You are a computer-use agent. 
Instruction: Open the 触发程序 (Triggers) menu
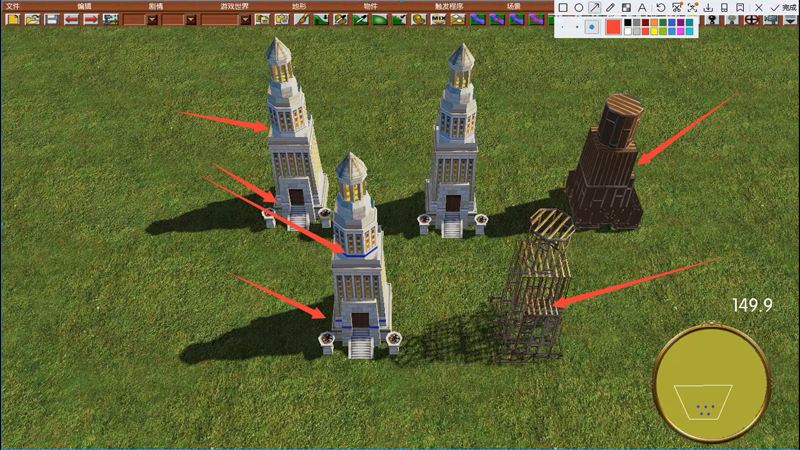coord(449,6)
